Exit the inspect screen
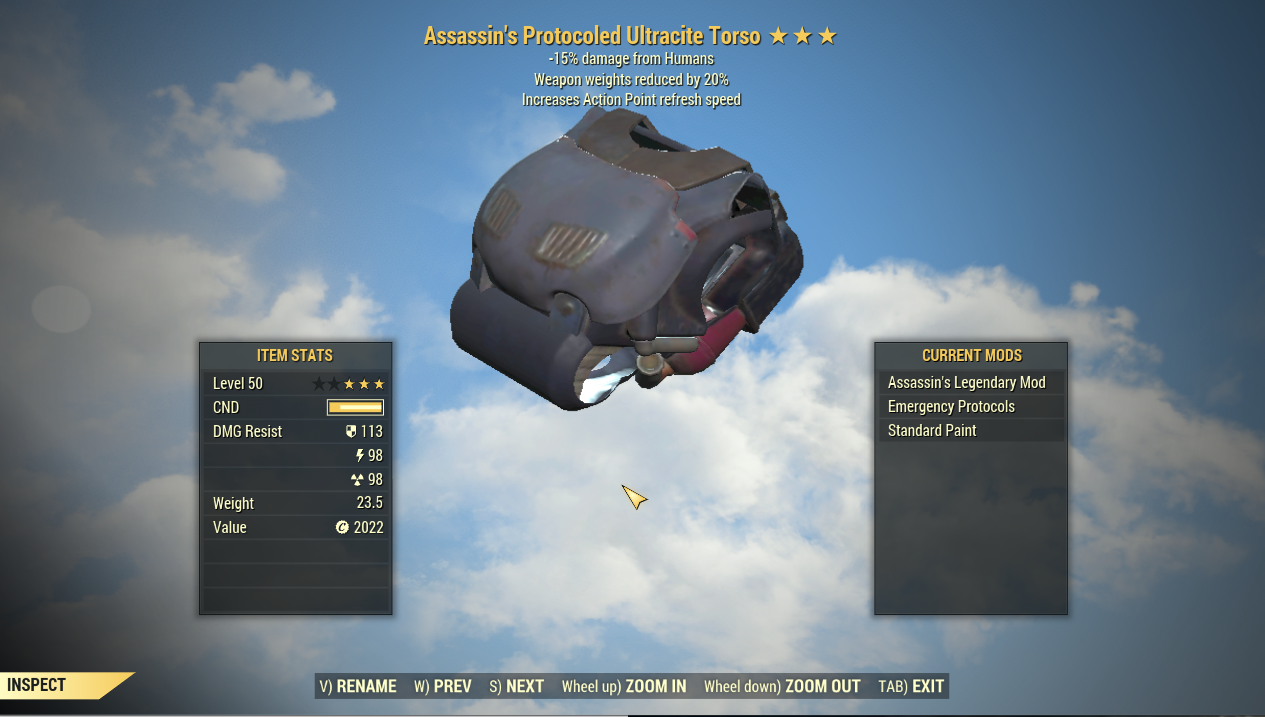1265x717 pixels. (x=911, y=686)
